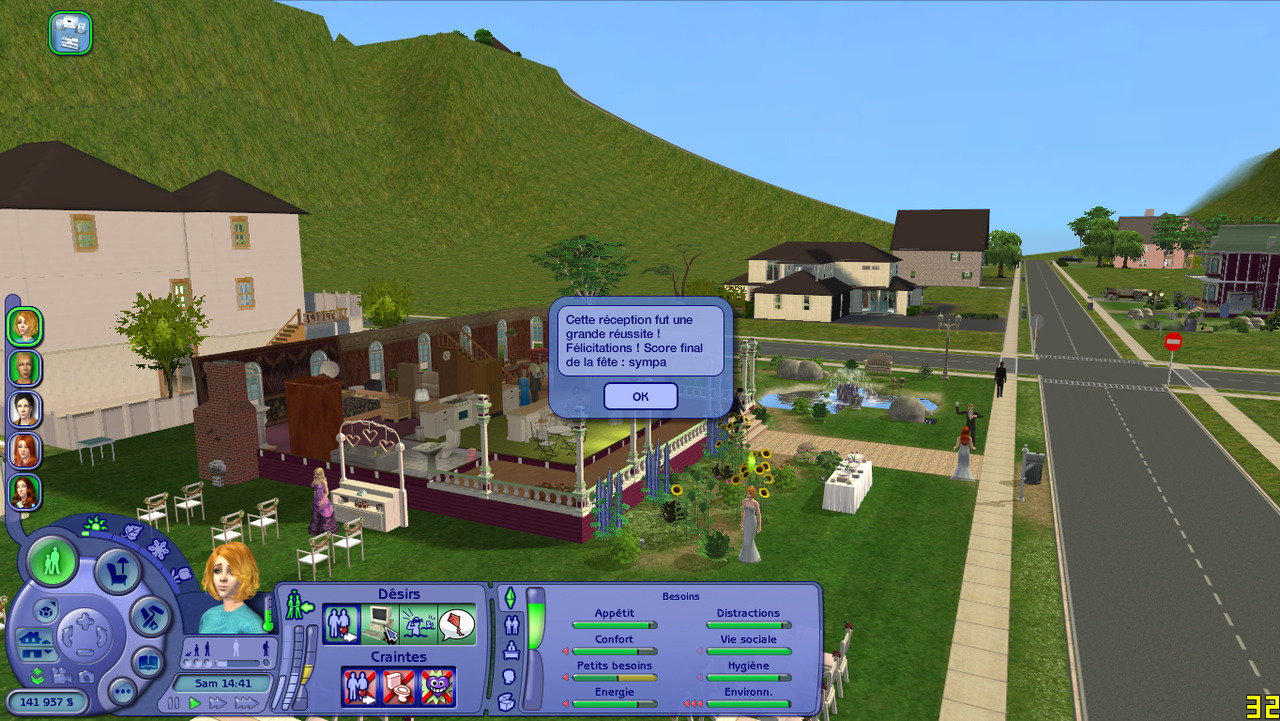The image size is (1280, 721).
Task: Select the computer desire in Désirs
Action: (380, 625)
